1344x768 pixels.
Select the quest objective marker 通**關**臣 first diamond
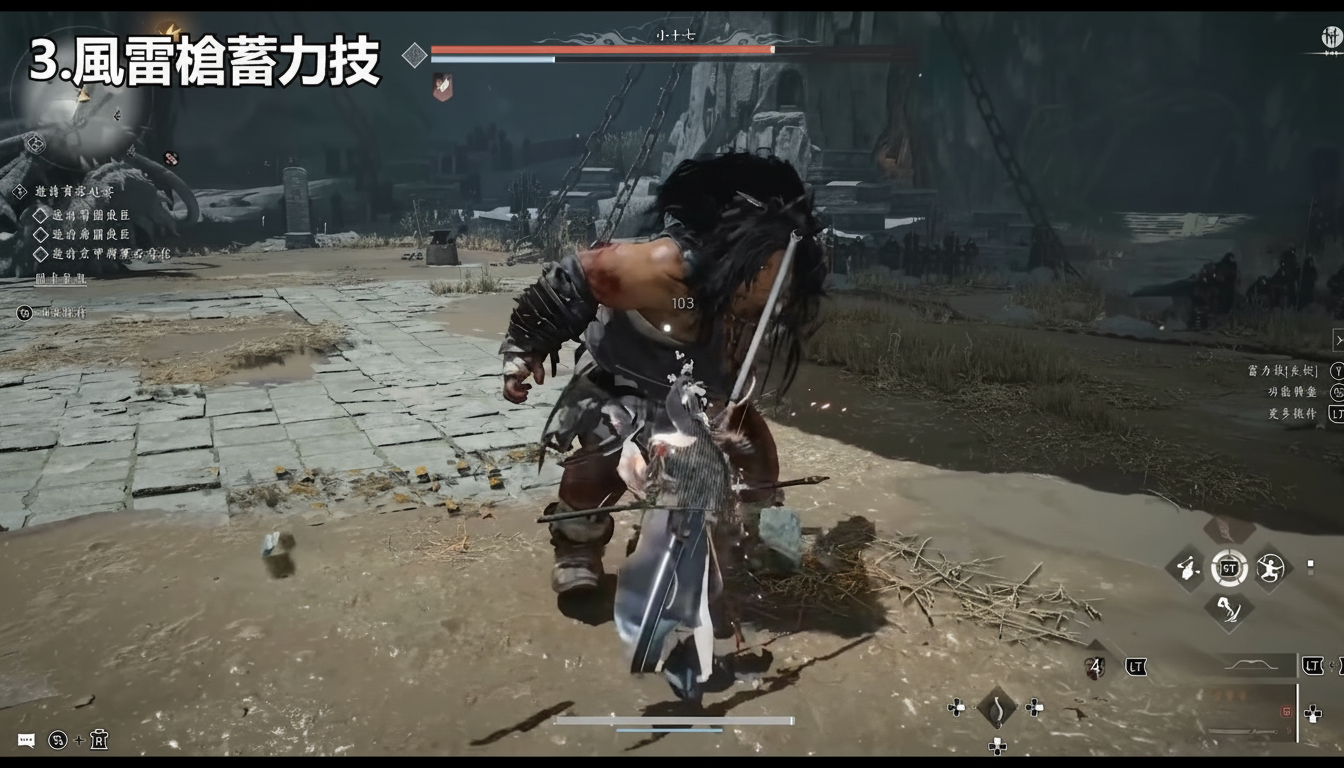coord(40,216)
